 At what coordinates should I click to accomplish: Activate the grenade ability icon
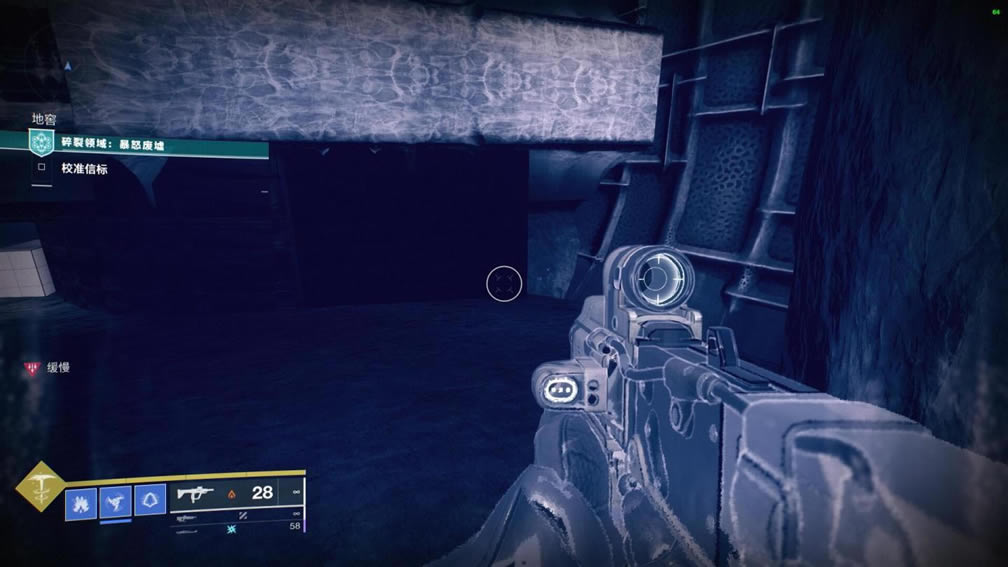(81, 501)
